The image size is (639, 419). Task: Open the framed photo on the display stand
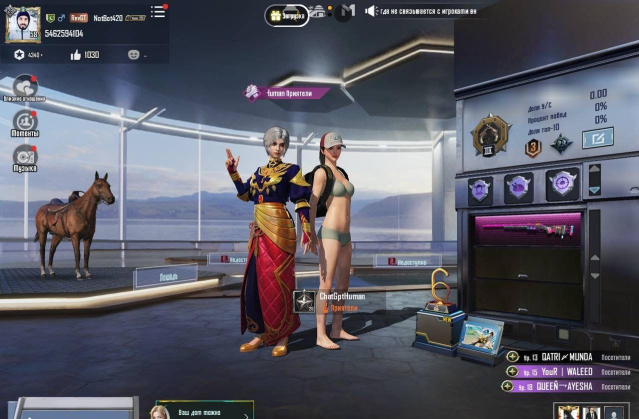[x=486, y=333]
